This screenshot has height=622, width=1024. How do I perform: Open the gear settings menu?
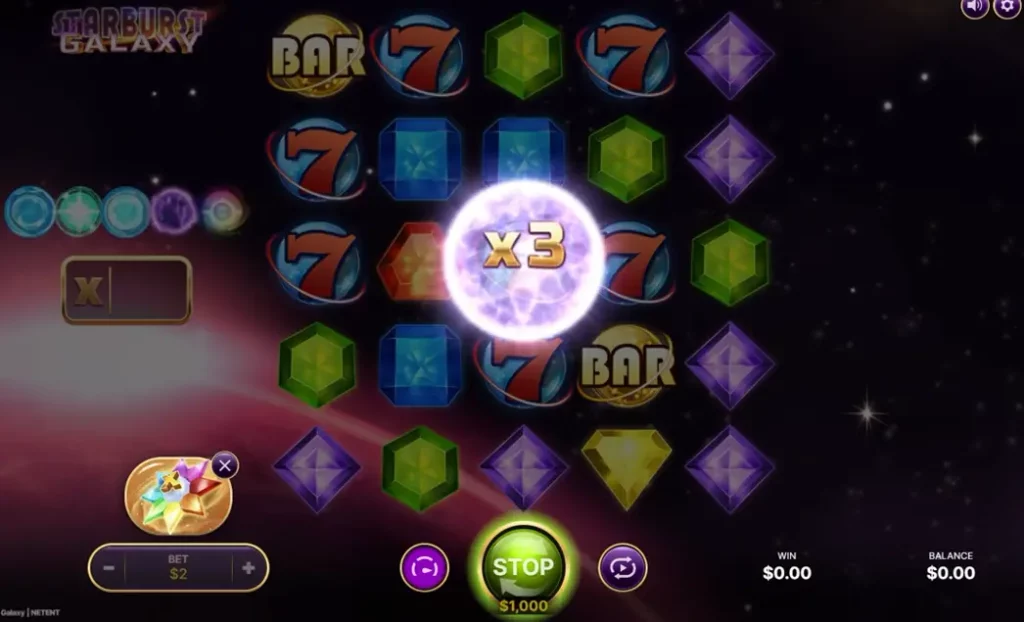tap(1006, 7)
